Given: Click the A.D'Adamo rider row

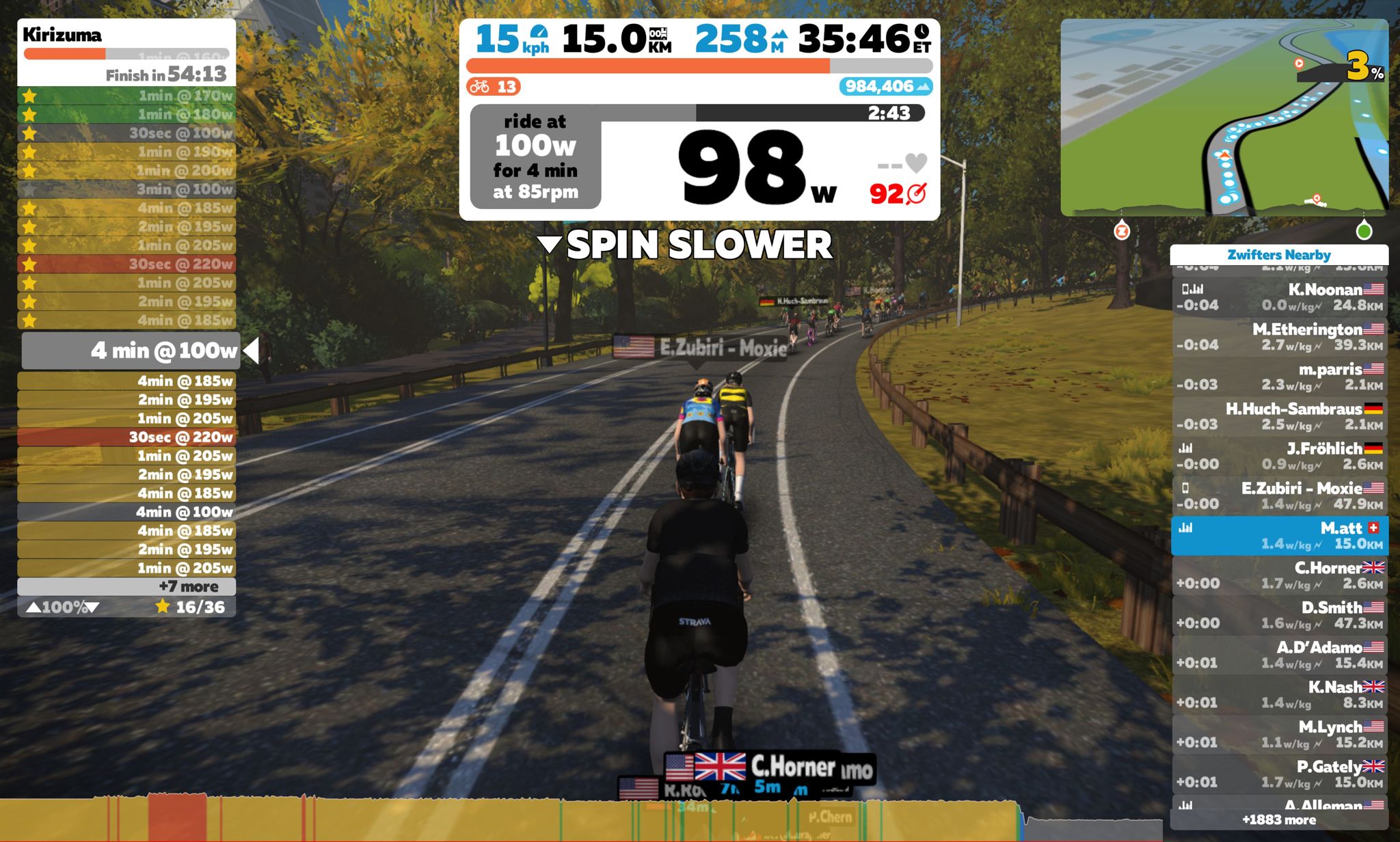Looking at the screenshot, I should pyautogui.click(x=1278, y=655).
